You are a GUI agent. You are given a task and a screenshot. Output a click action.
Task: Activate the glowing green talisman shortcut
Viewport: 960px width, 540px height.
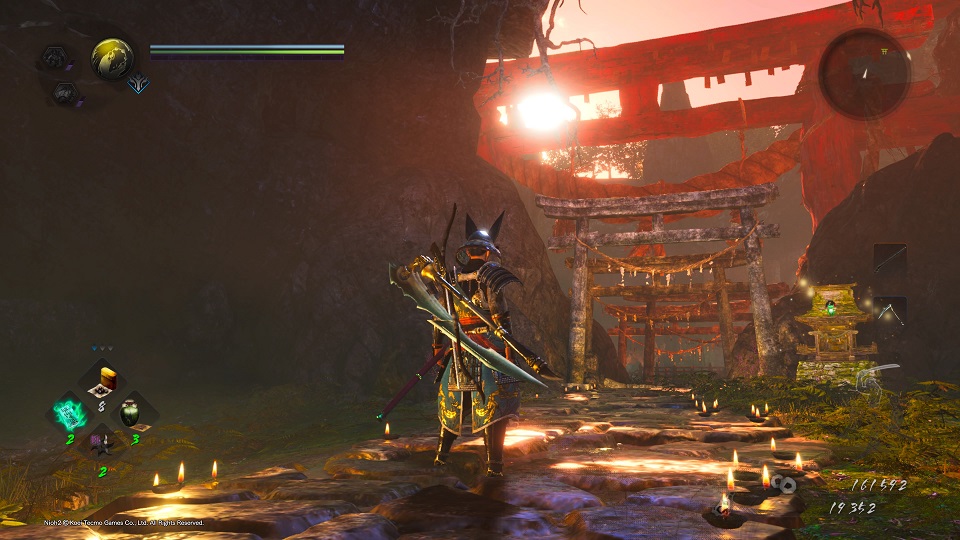point(71,413)
